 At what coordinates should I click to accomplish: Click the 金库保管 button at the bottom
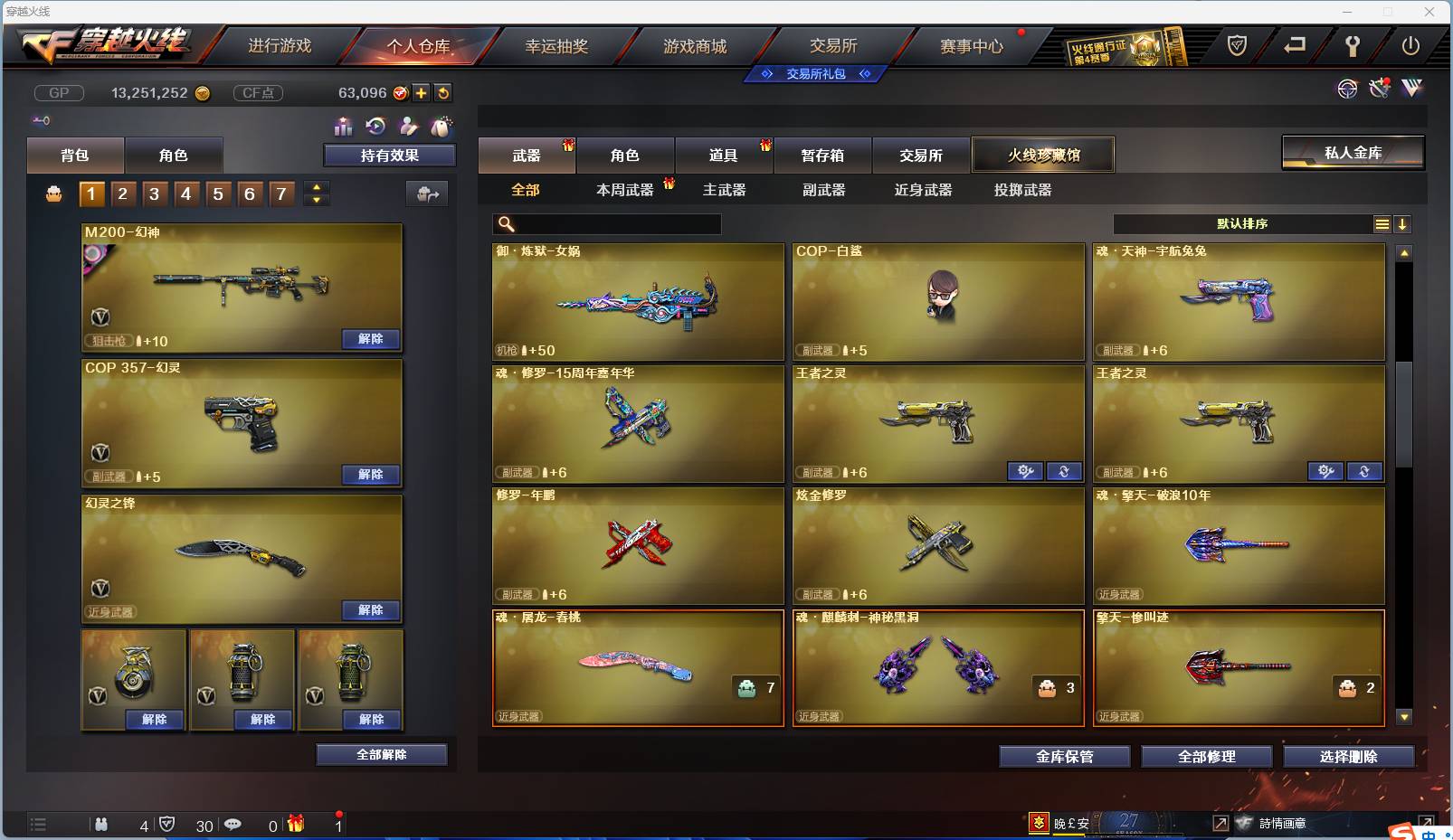(1064, 757)
